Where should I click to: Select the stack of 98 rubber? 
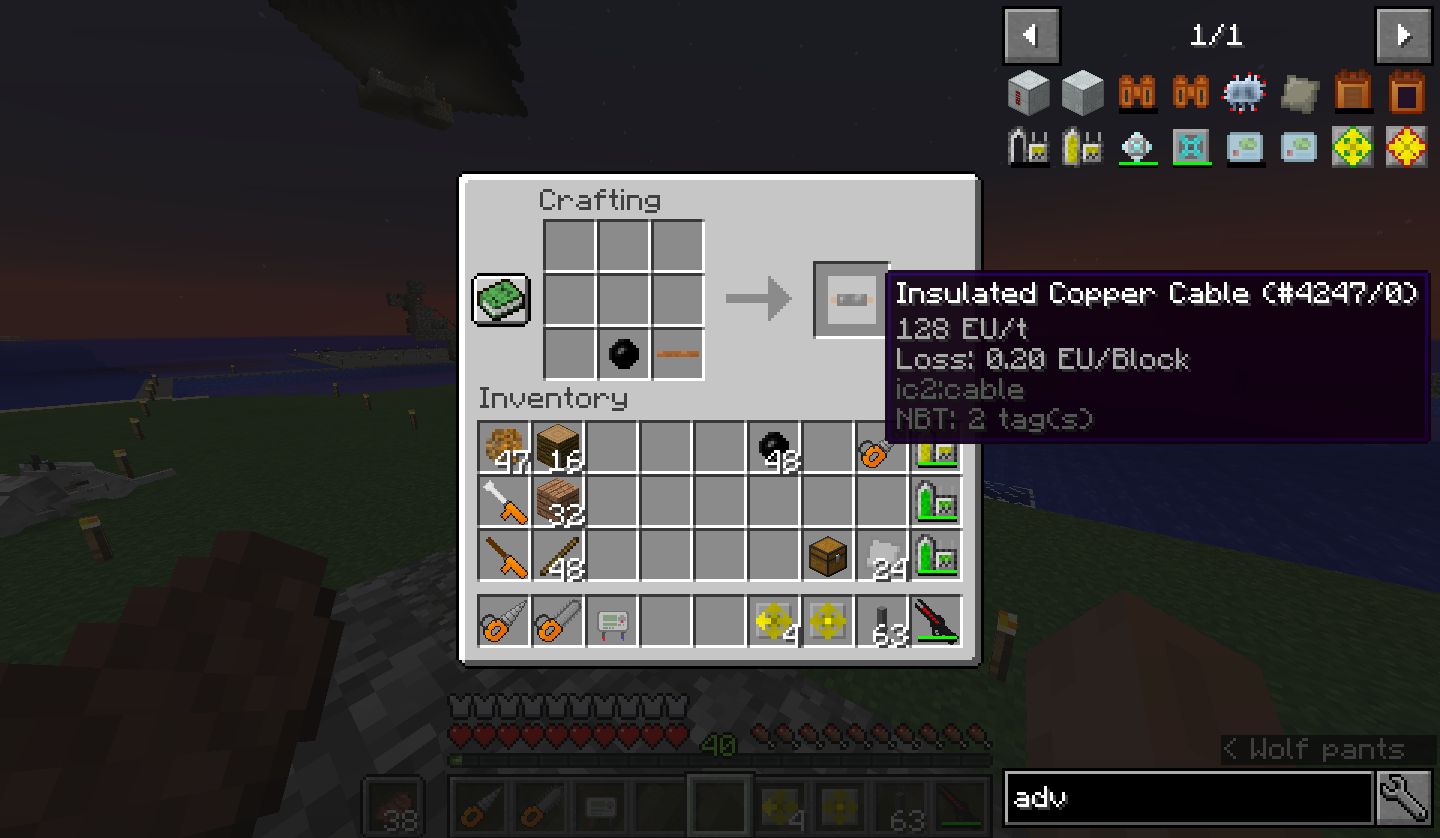[774, 446]
